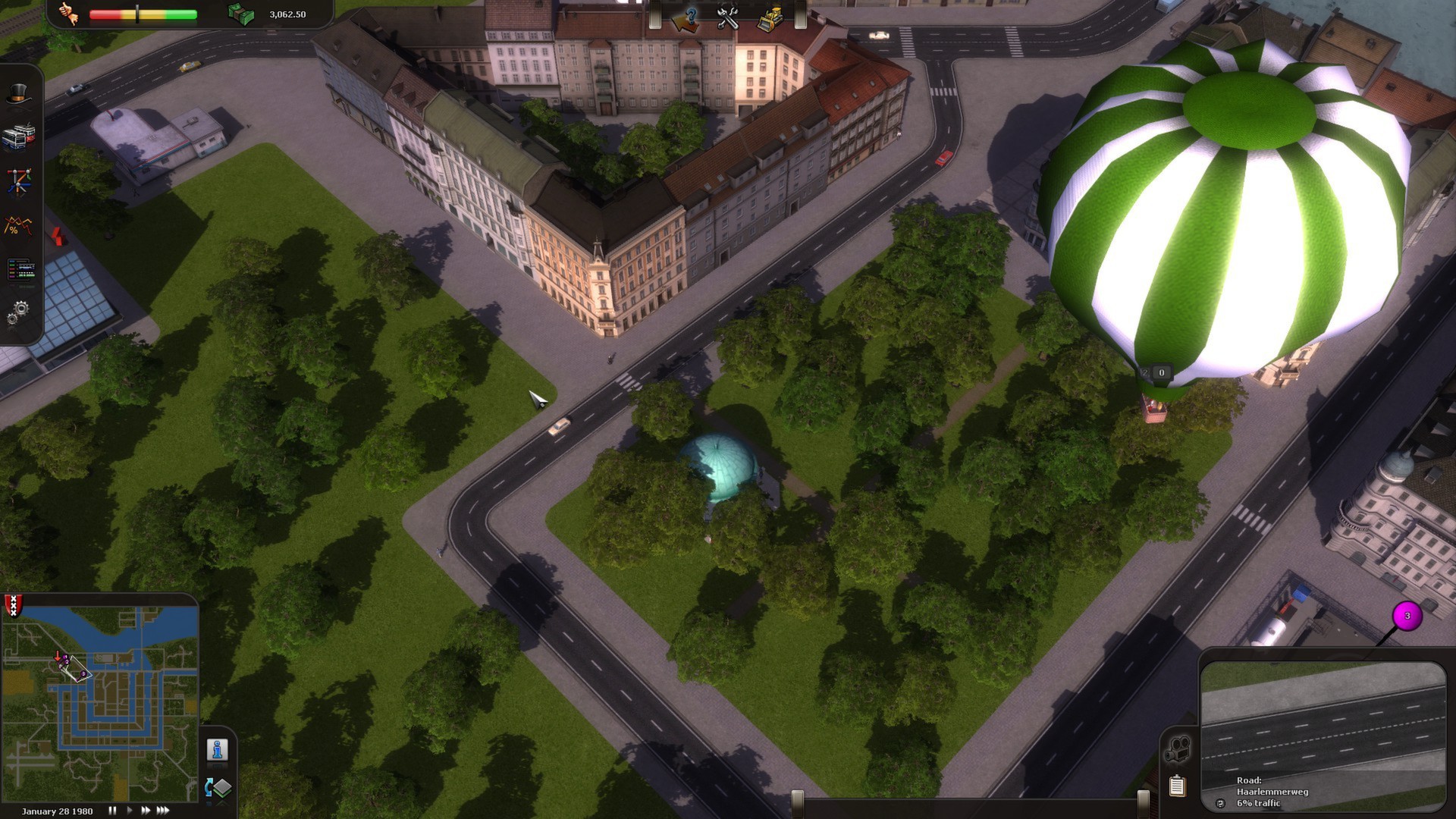Expand the right edge of the top toolbar
Screen dimensions: 1456x819
pos(802,14)
